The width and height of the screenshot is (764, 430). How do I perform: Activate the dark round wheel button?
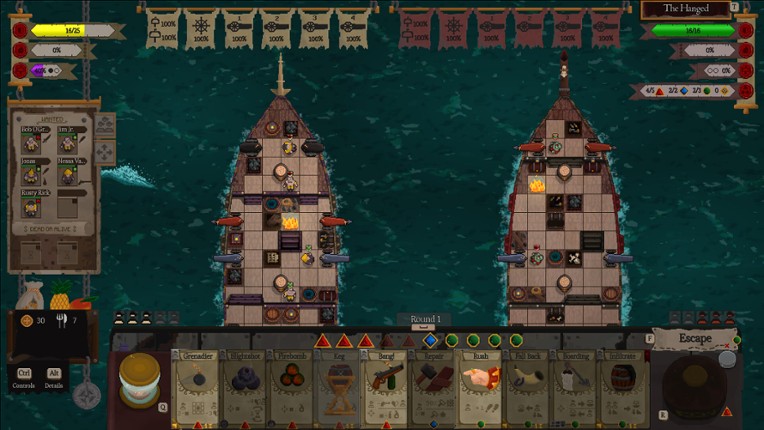pyautogui.click(x=694, y=386)
